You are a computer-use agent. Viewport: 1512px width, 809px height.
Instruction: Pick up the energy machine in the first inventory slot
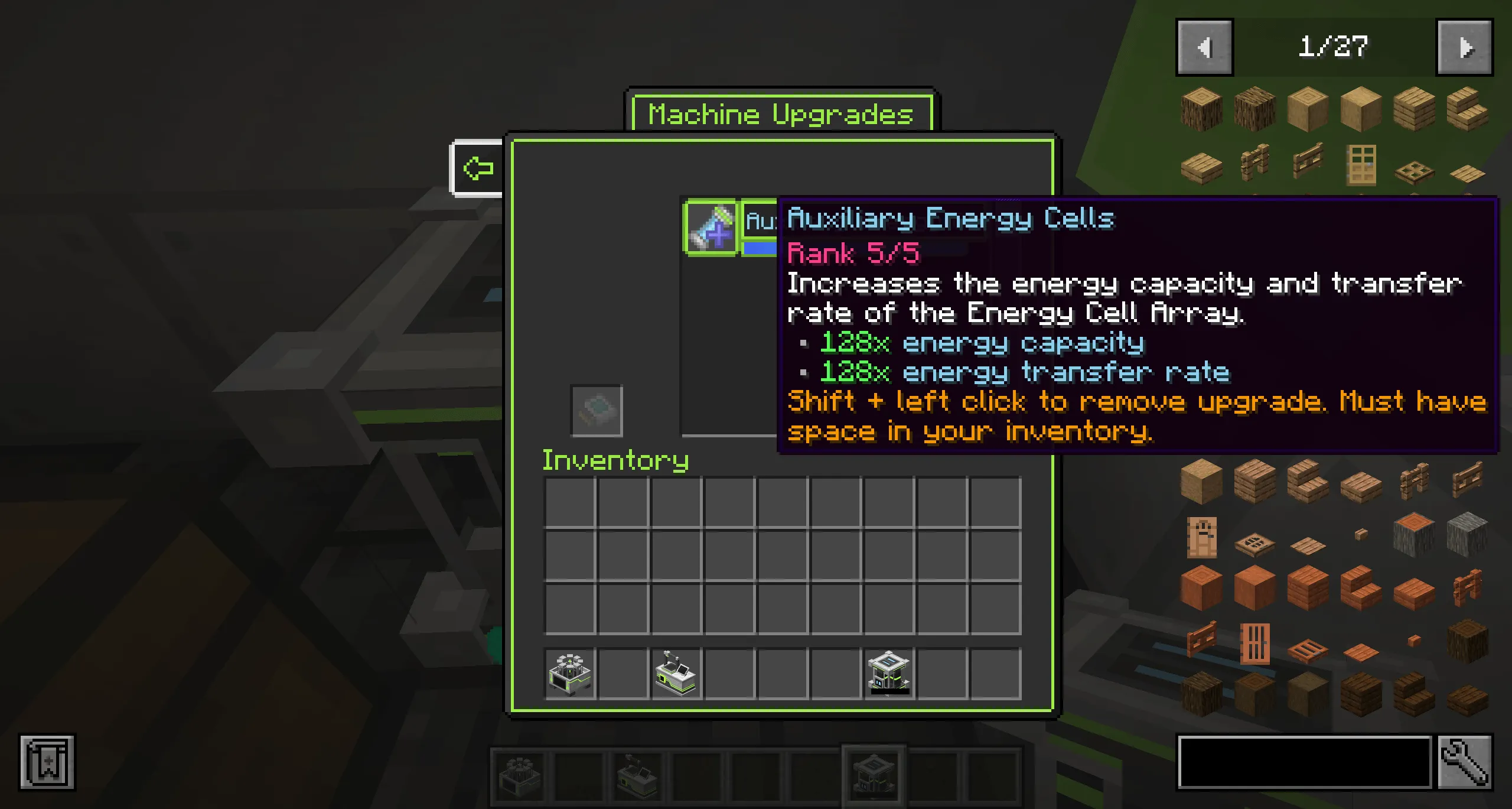tap(569, 674)
